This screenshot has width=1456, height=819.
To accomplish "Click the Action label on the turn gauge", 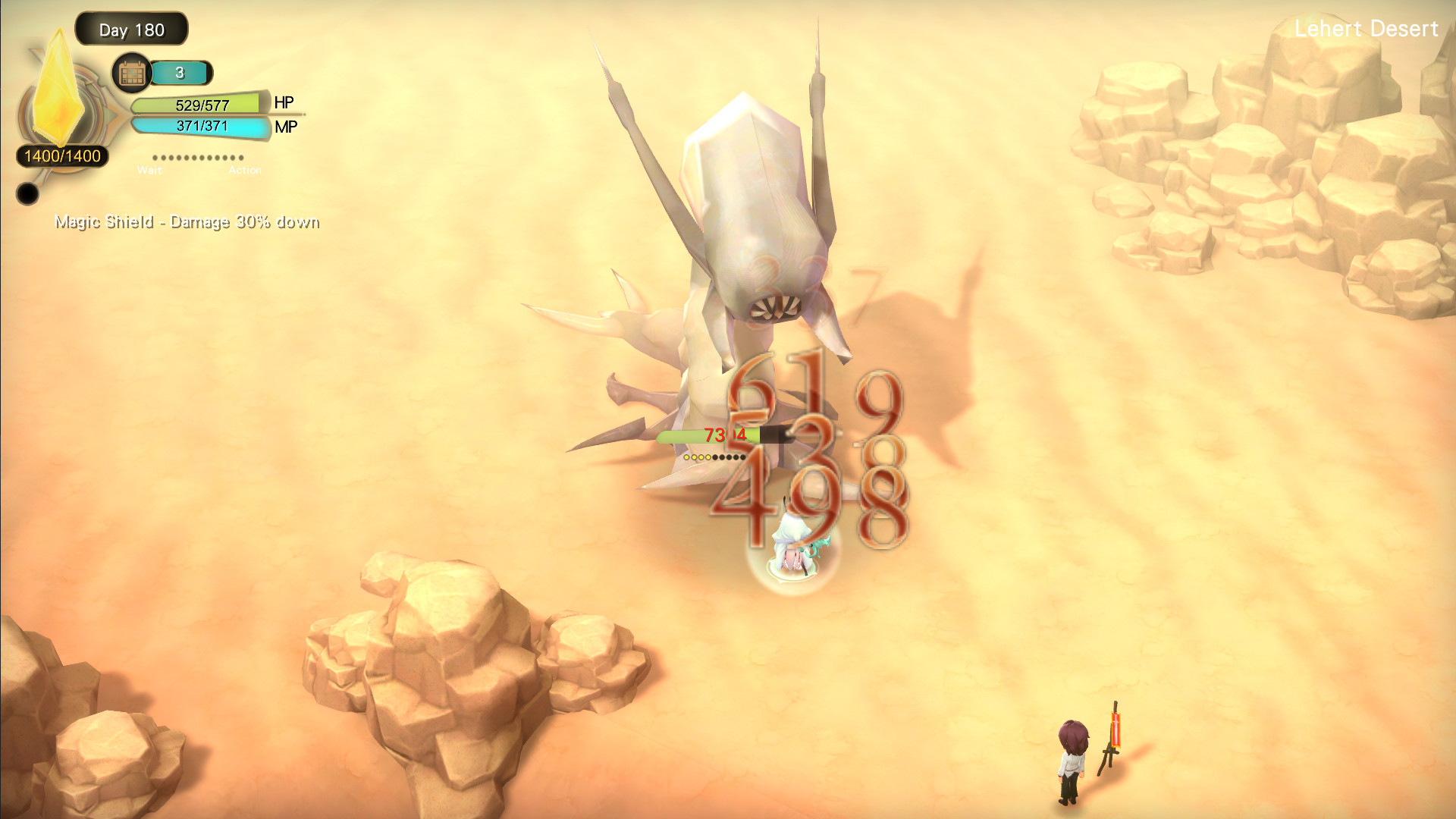I will coord(246,170).
